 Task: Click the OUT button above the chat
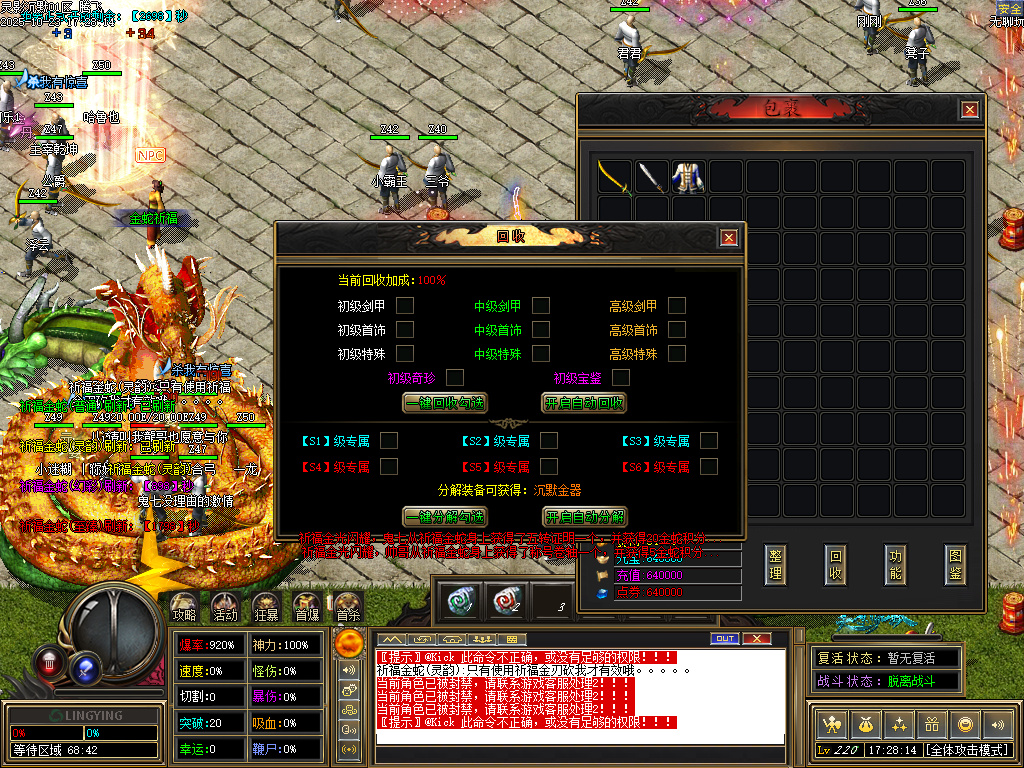pos(724,638)
